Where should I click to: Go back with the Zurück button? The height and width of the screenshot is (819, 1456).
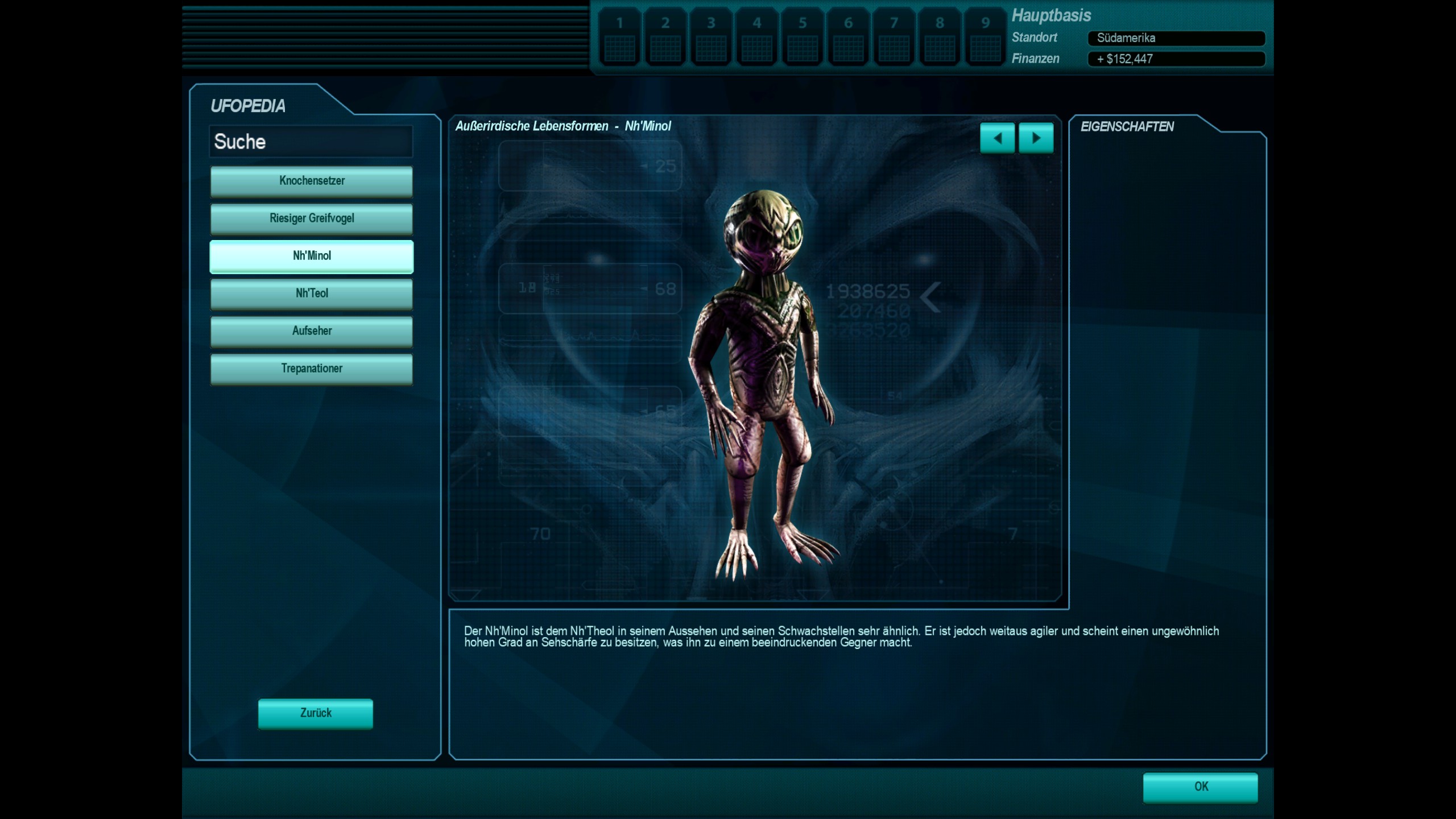316,713
